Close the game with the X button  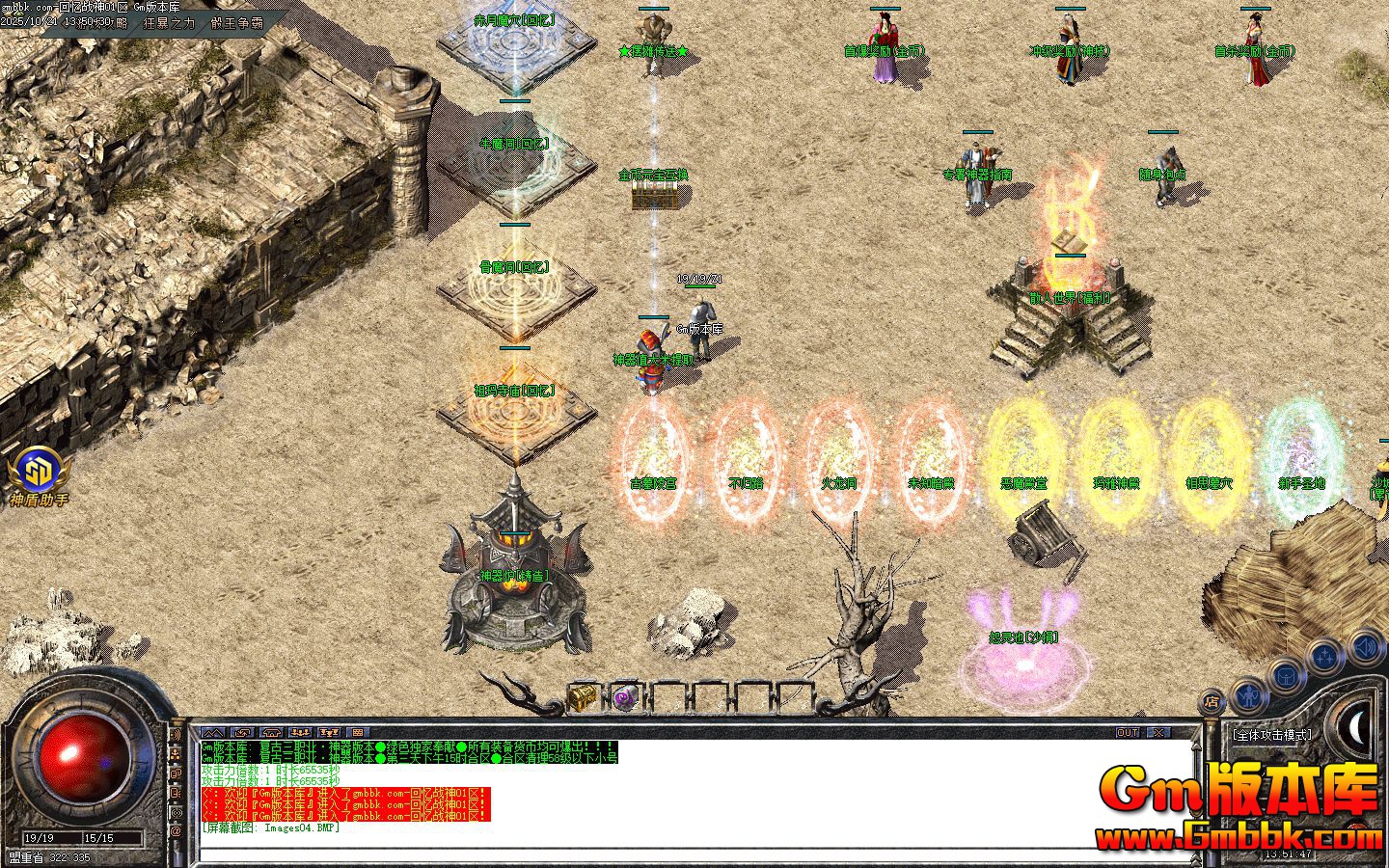[x=1157, y=733]
